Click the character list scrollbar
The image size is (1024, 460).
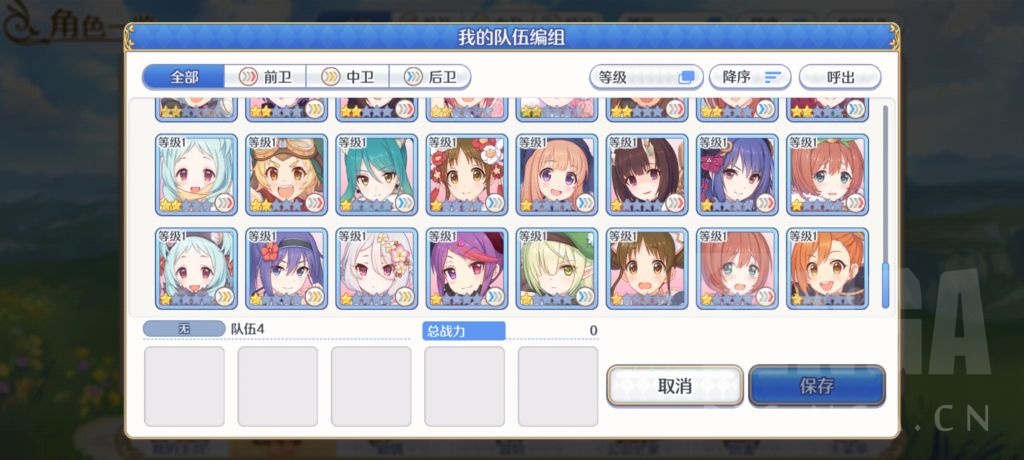[x=885, y=285]
